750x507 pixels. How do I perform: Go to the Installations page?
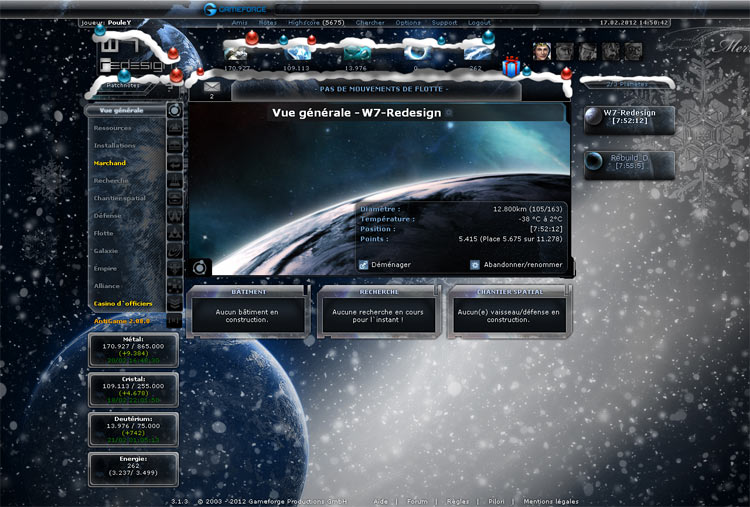115,145
